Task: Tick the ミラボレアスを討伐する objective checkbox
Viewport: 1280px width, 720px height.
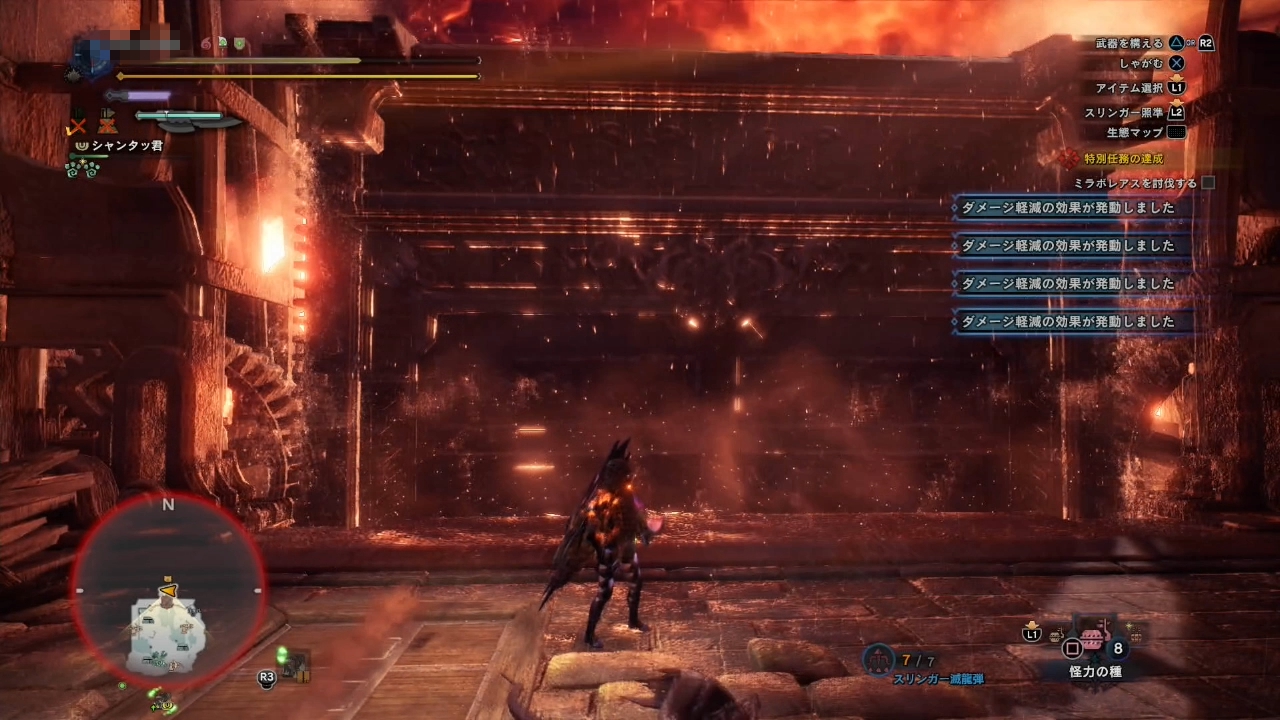Action: (1208, 183)
